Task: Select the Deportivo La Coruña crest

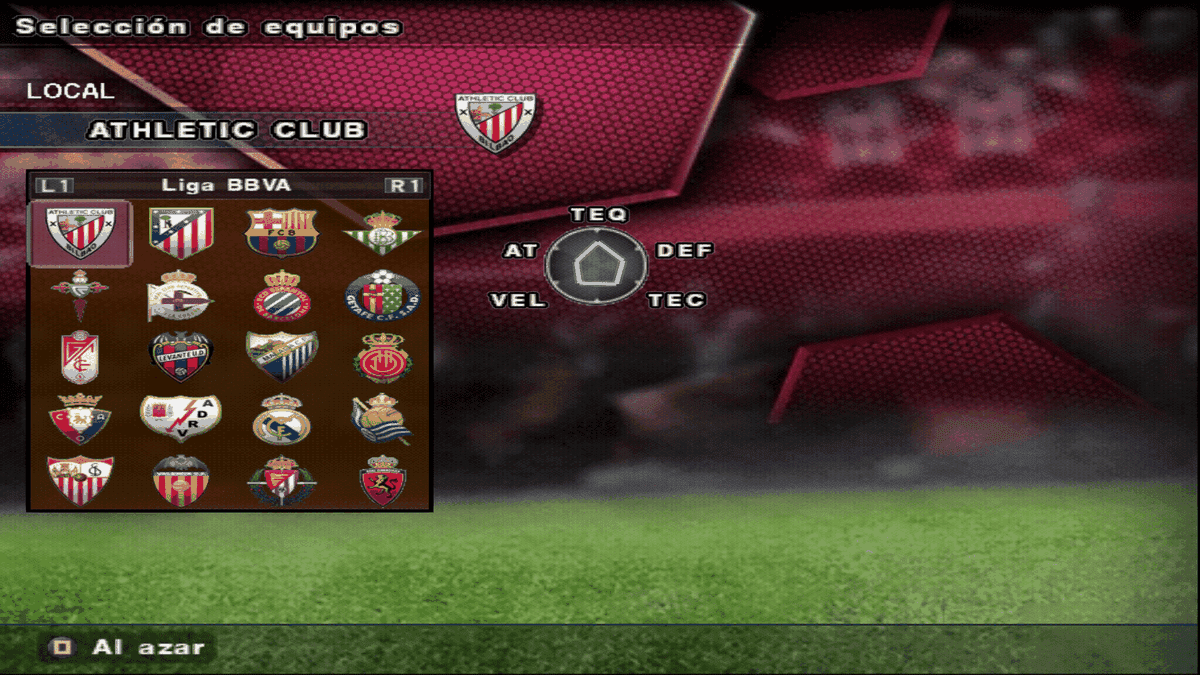Action: [x=181, y=295]
